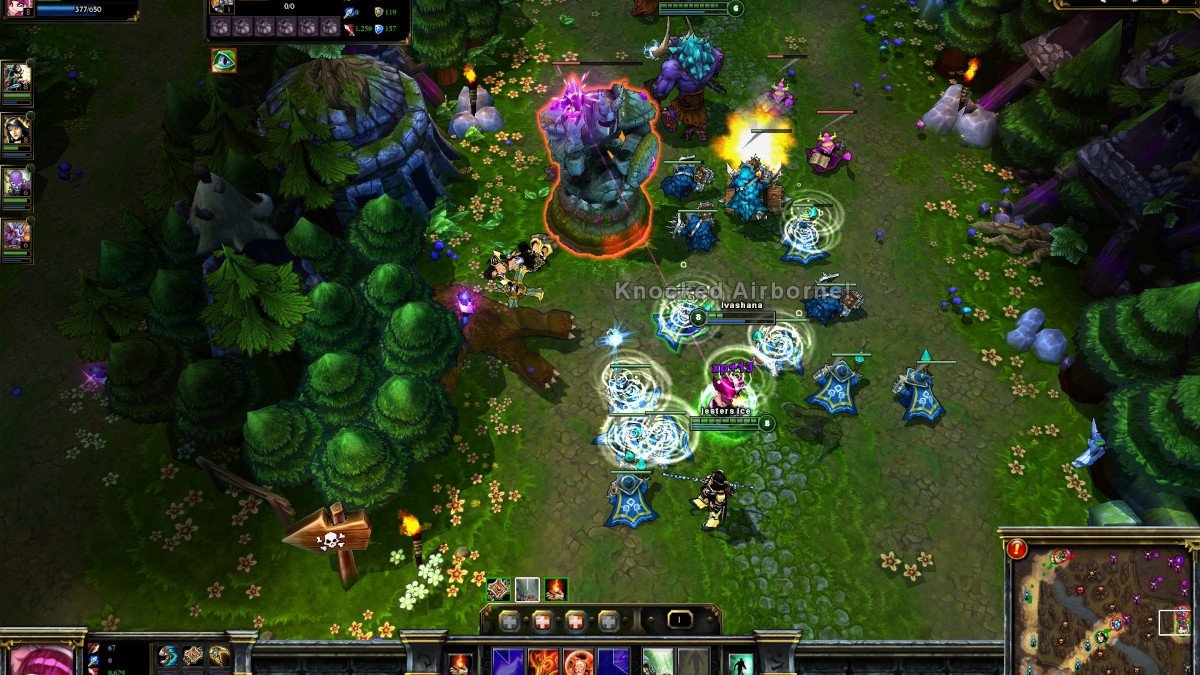Screen dimensions: 1200x675
Task: Click the red alert button beside minimap
Action: click(1017, 548)
